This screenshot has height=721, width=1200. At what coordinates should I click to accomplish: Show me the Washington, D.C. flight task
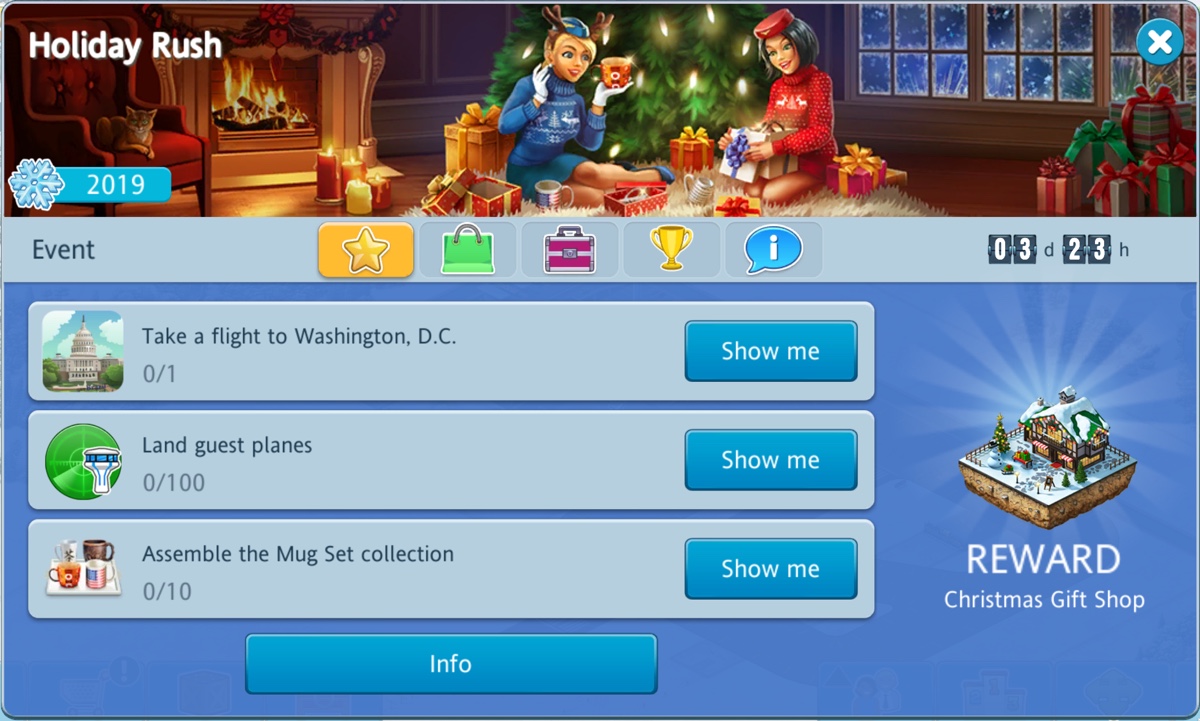coord(770,351)
